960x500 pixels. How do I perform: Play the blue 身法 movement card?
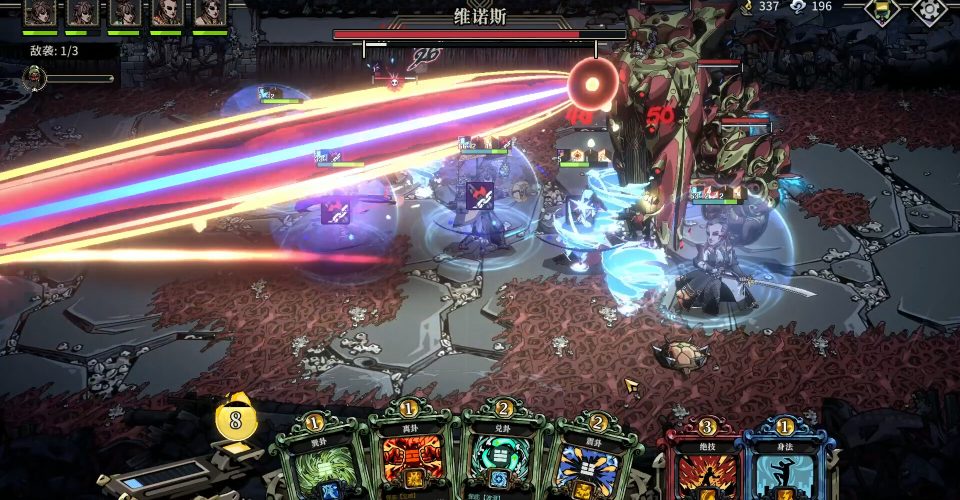(x=786, y=465)
